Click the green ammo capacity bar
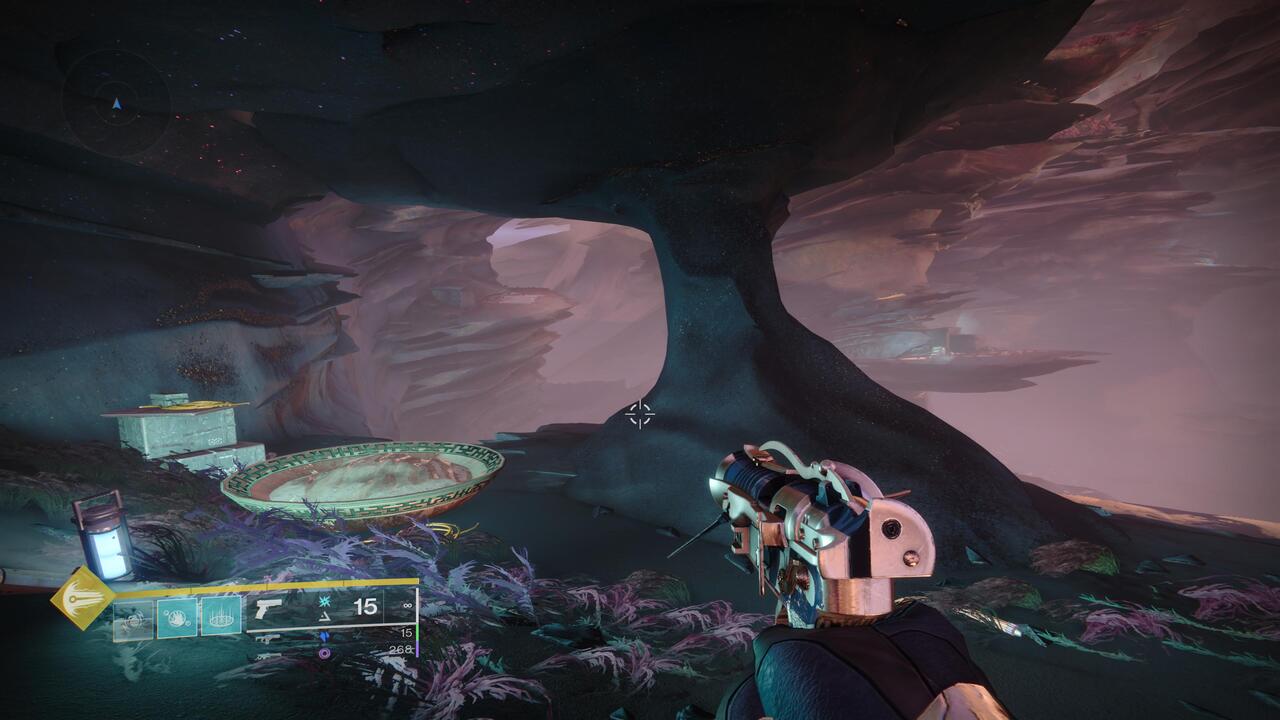Screen dimensions: 1280x720 (x=415, y=632)
